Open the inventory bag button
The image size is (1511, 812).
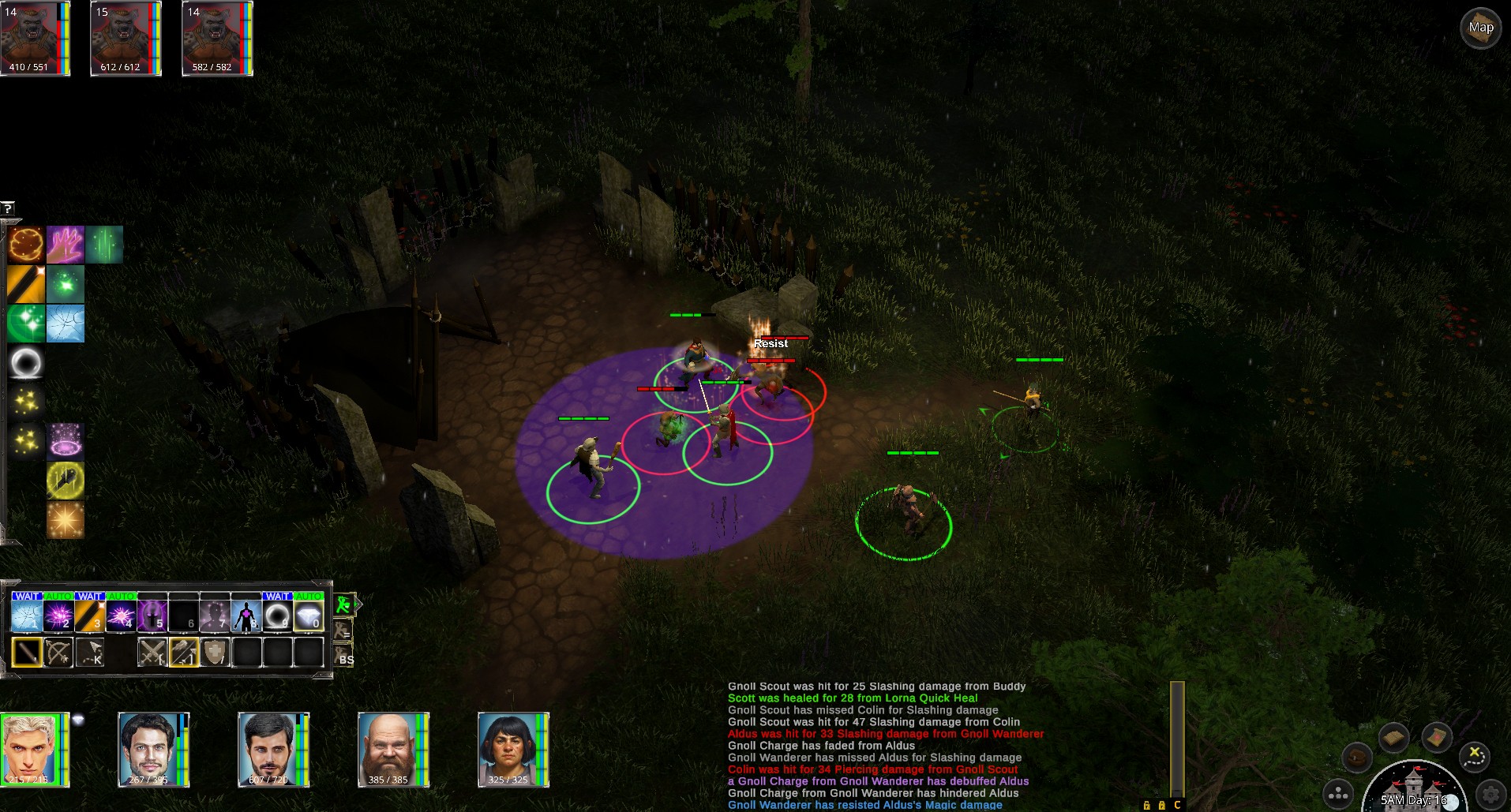pyautogui.click(x=1356, y=758)
